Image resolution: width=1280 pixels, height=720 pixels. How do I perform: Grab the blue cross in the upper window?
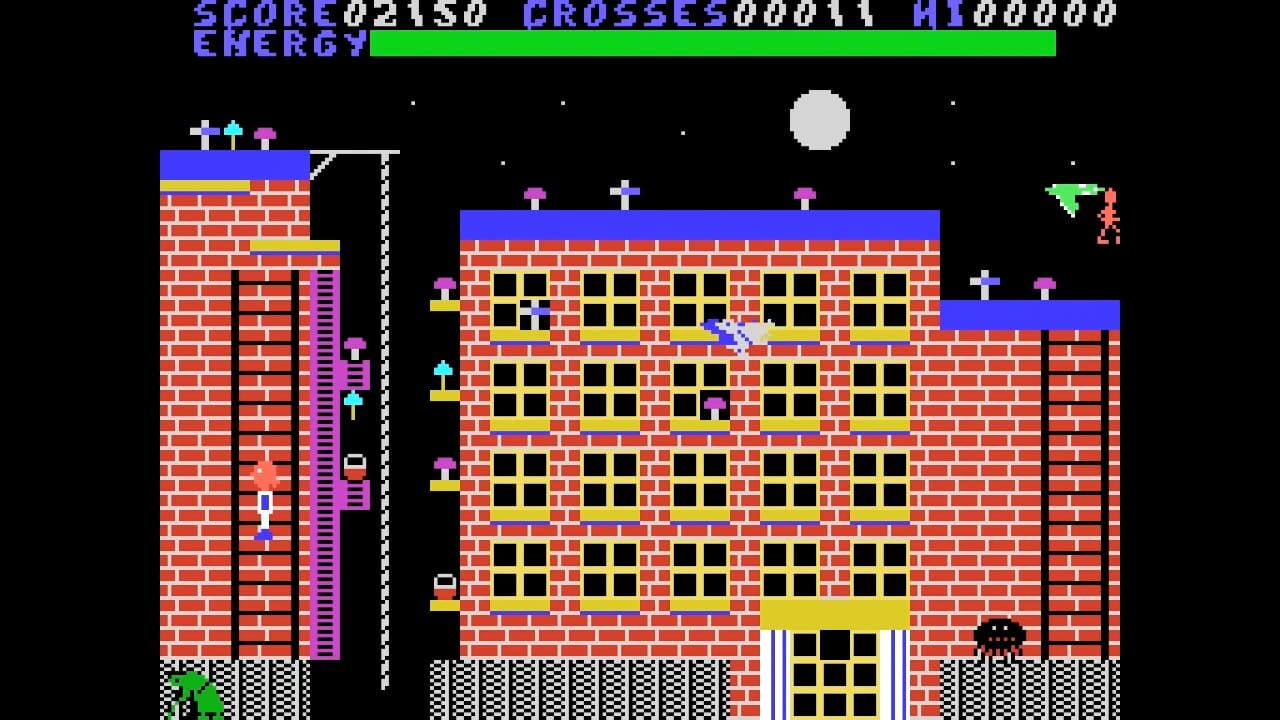coord(536,310)
